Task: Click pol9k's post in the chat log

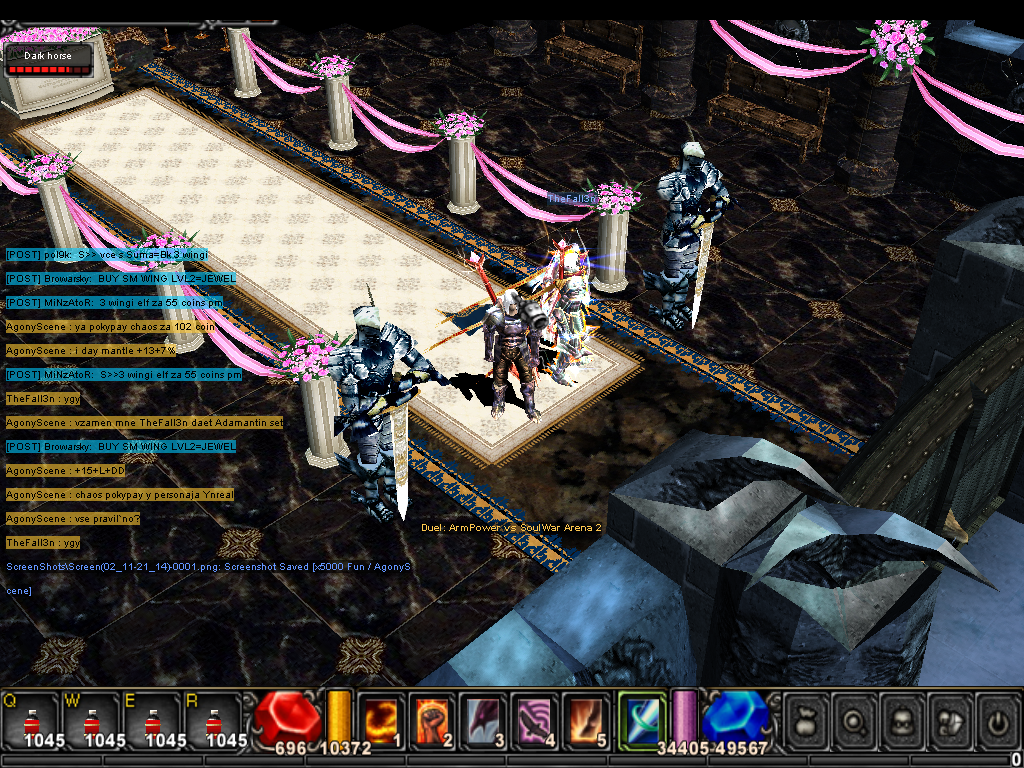Action: coord(105,254)
